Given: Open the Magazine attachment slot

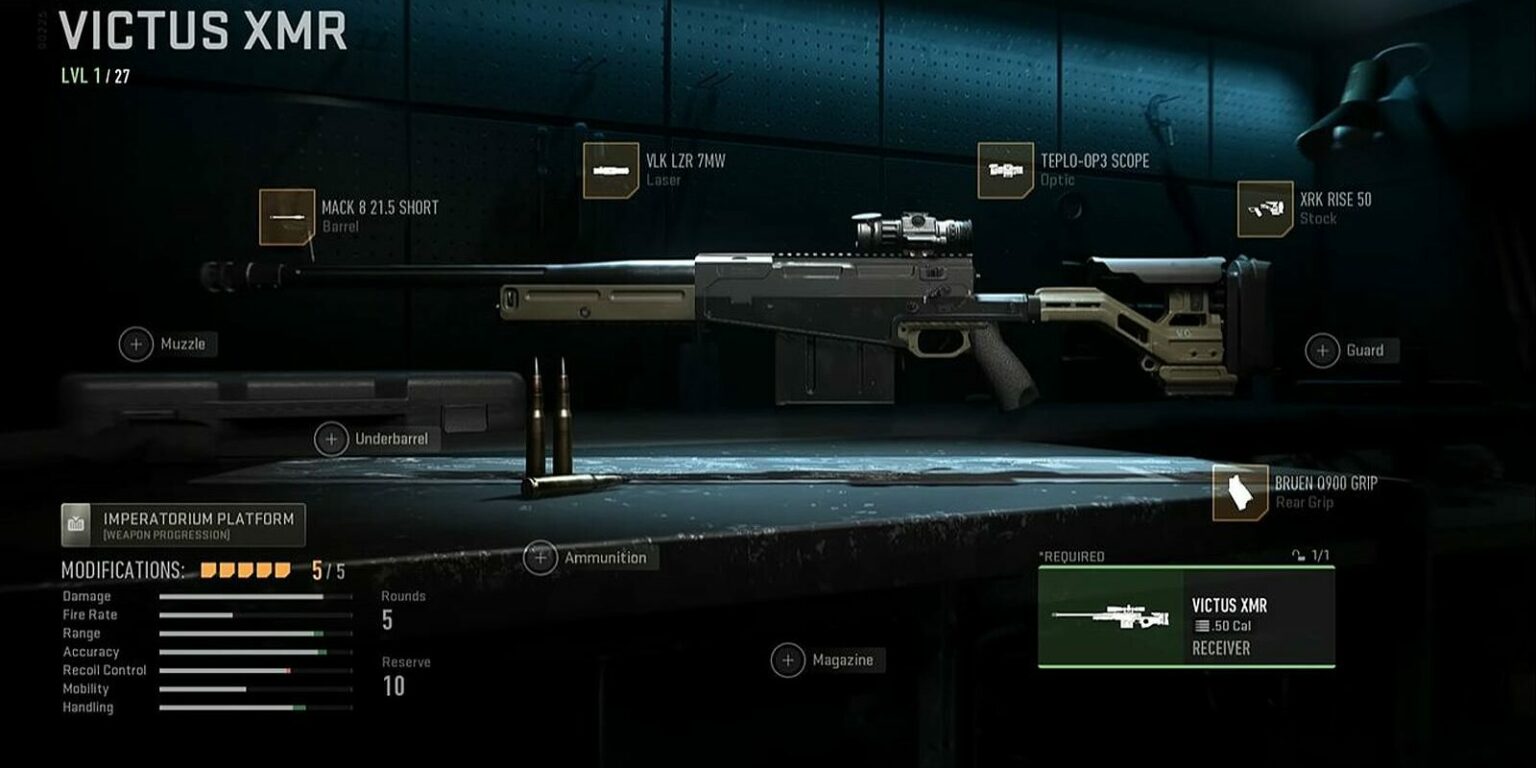Looking at the screenshot, I should pyautogui.click(x=787, y=660).
